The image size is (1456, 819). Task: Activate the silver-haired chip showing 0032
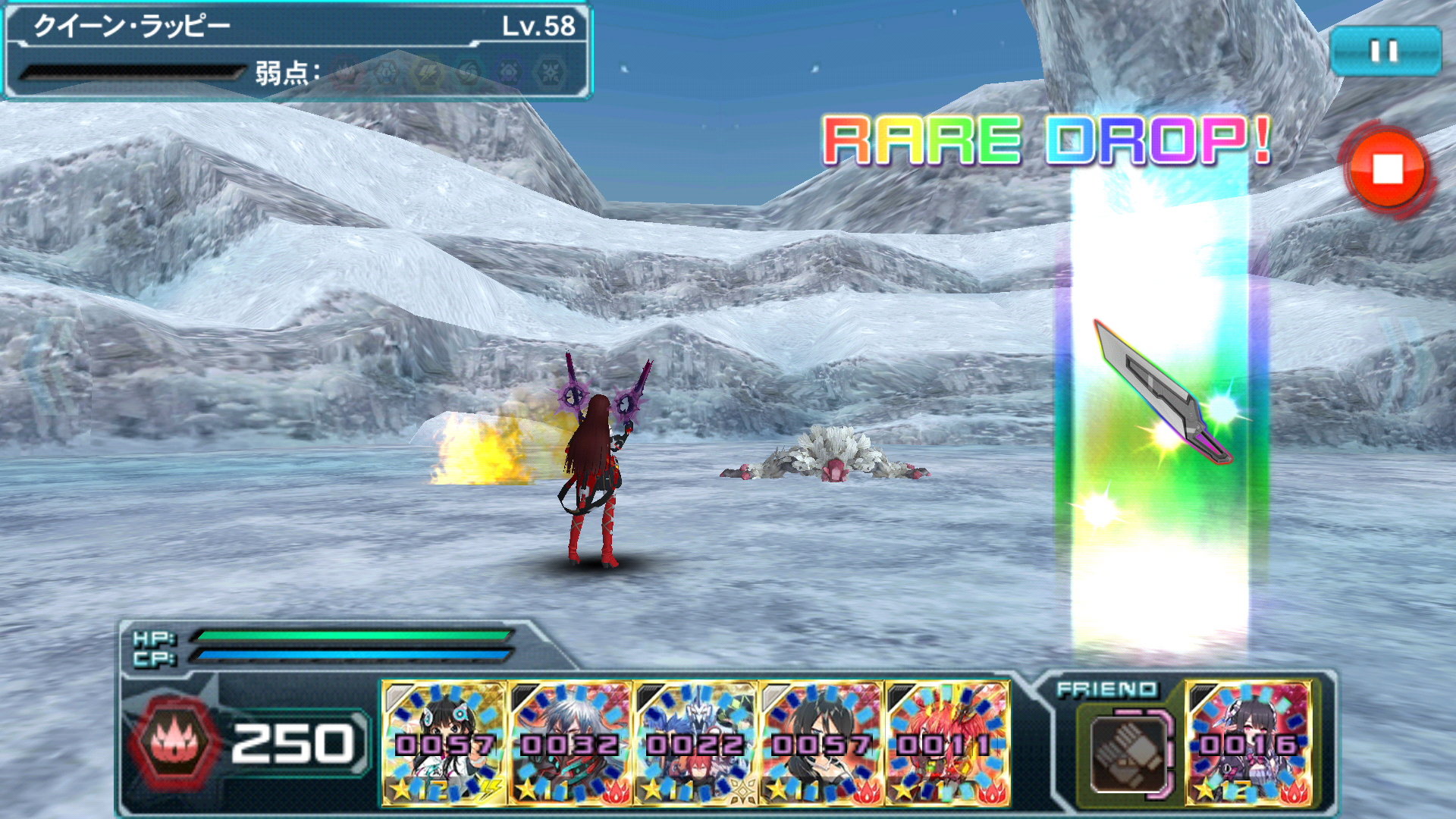coord(570,743)
